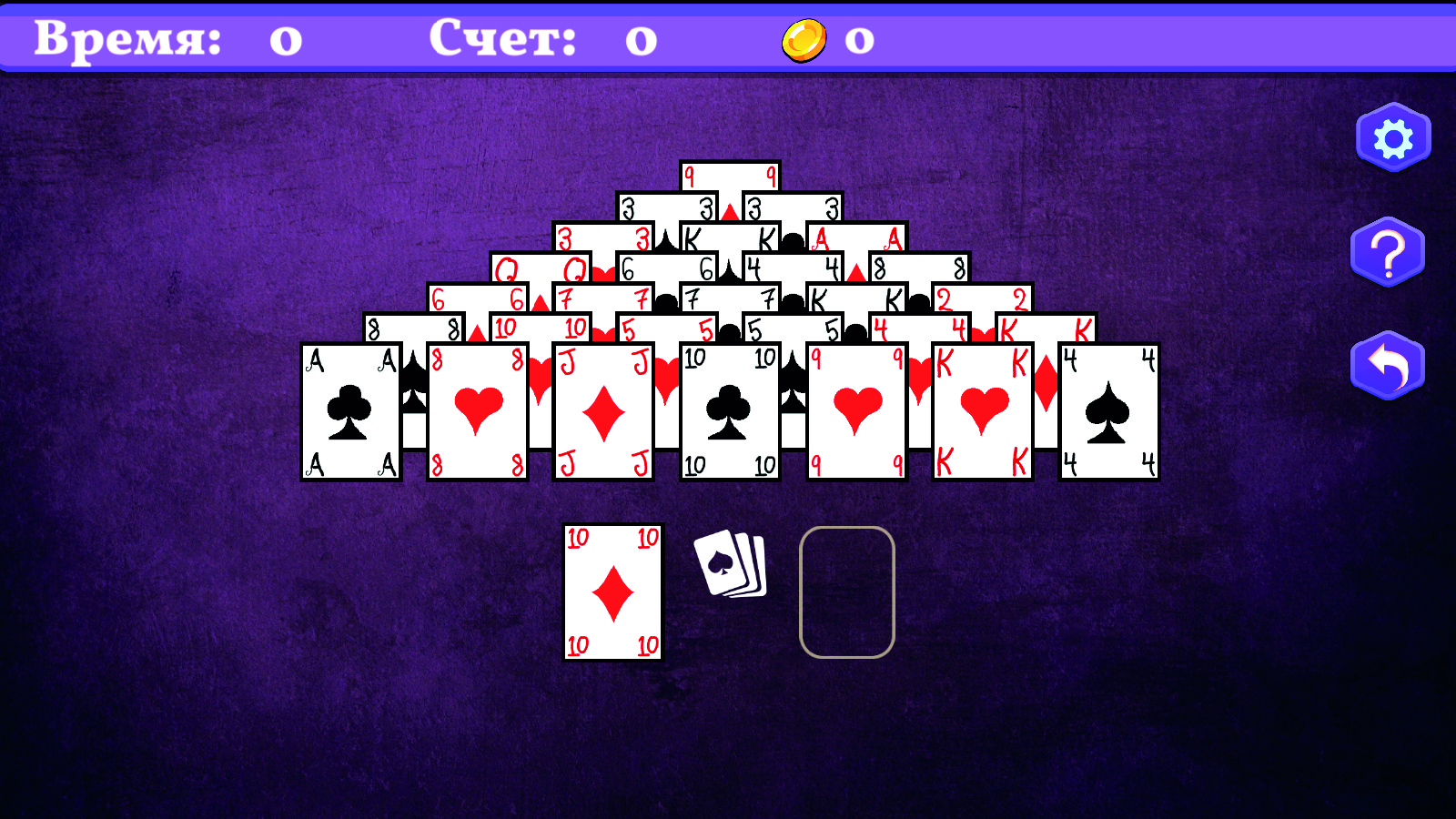
Task: Undo the last move
Action: point(1387,363)
